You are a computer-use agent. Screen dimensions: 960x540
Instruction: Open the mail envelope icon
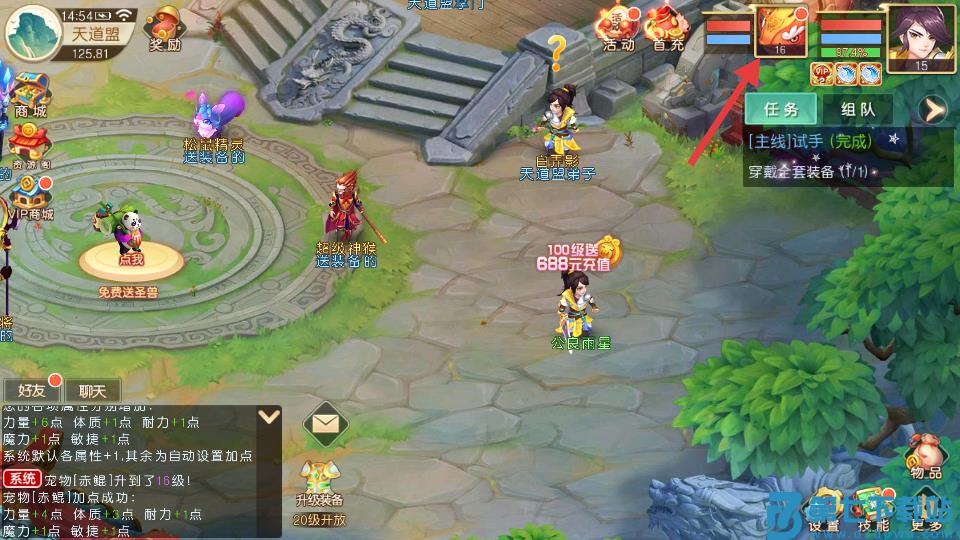tap(324, 425)
